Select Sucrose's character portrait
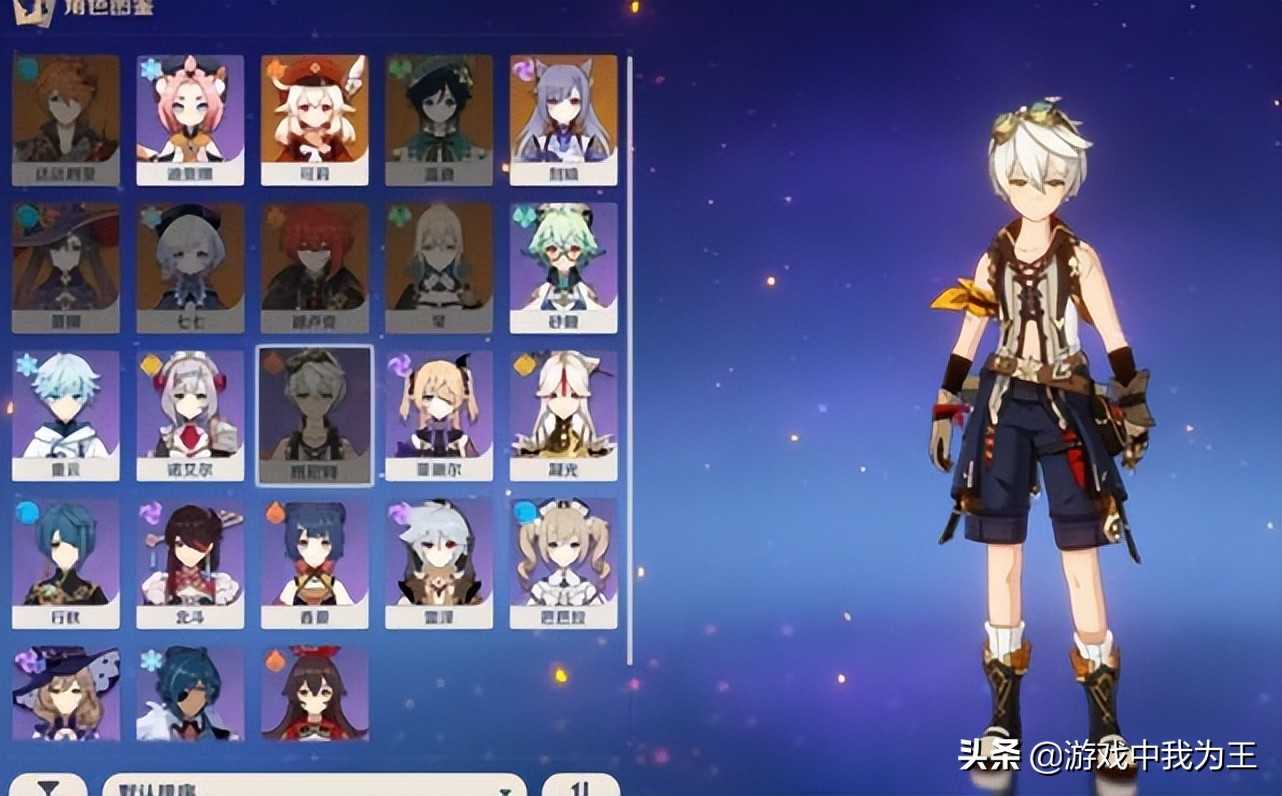Image resolution: width=1282 pixels, height=796 pixels. (x=562, y=263)
